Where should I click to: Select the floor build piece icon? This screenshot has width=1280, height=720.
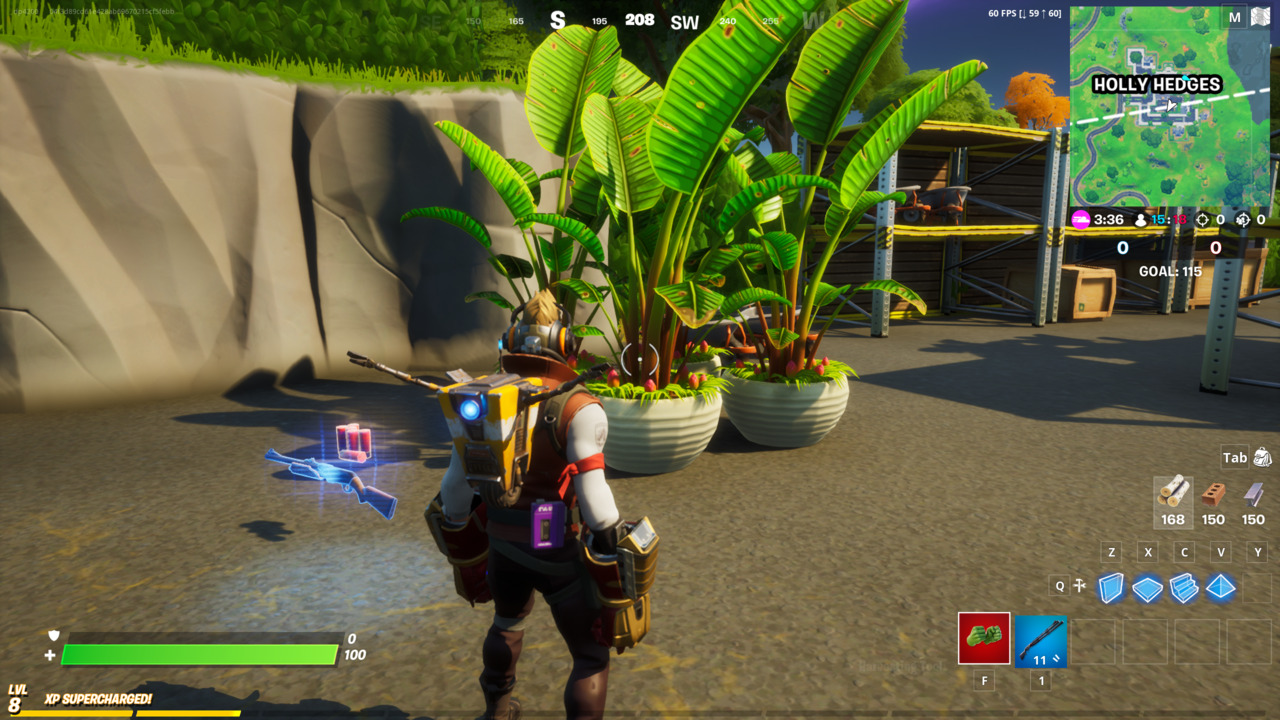click(1145, 587)
